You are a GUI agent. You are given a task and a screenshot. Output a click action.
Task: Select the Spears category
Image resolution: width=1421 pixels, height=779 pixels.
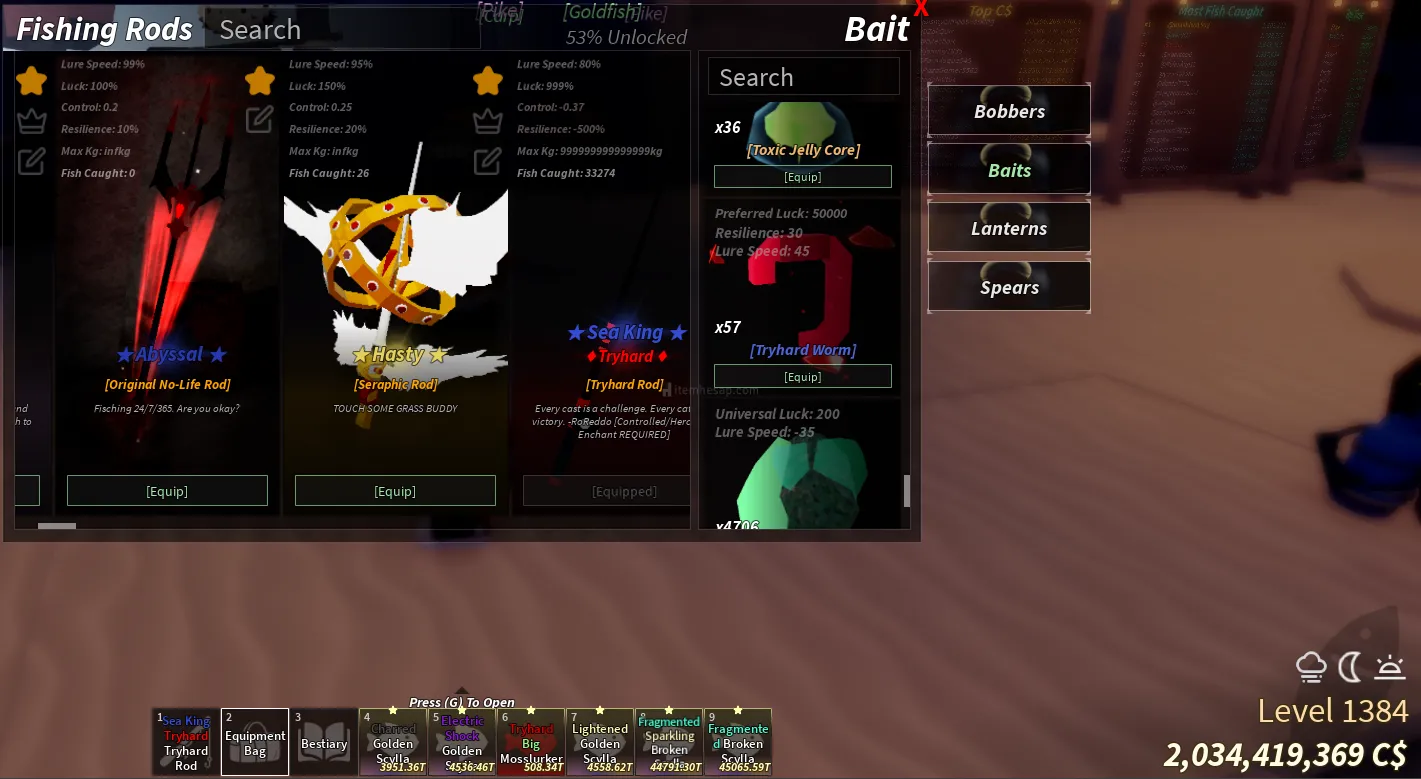pyautogui.click(x=1009, y=288)
